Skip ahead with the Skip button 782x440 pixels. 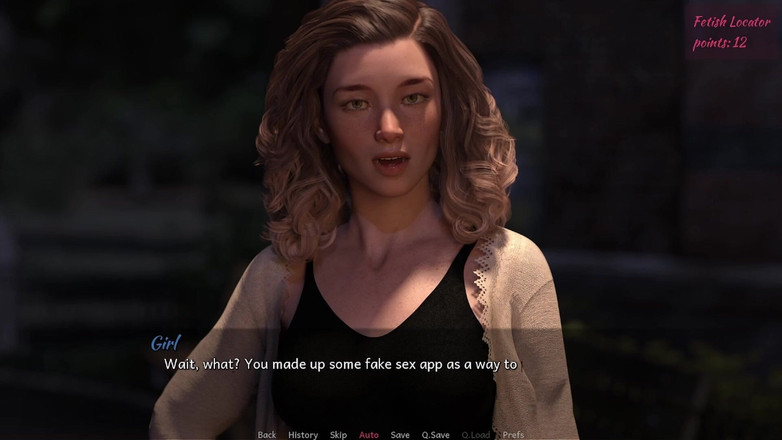(x=338, y=435)
